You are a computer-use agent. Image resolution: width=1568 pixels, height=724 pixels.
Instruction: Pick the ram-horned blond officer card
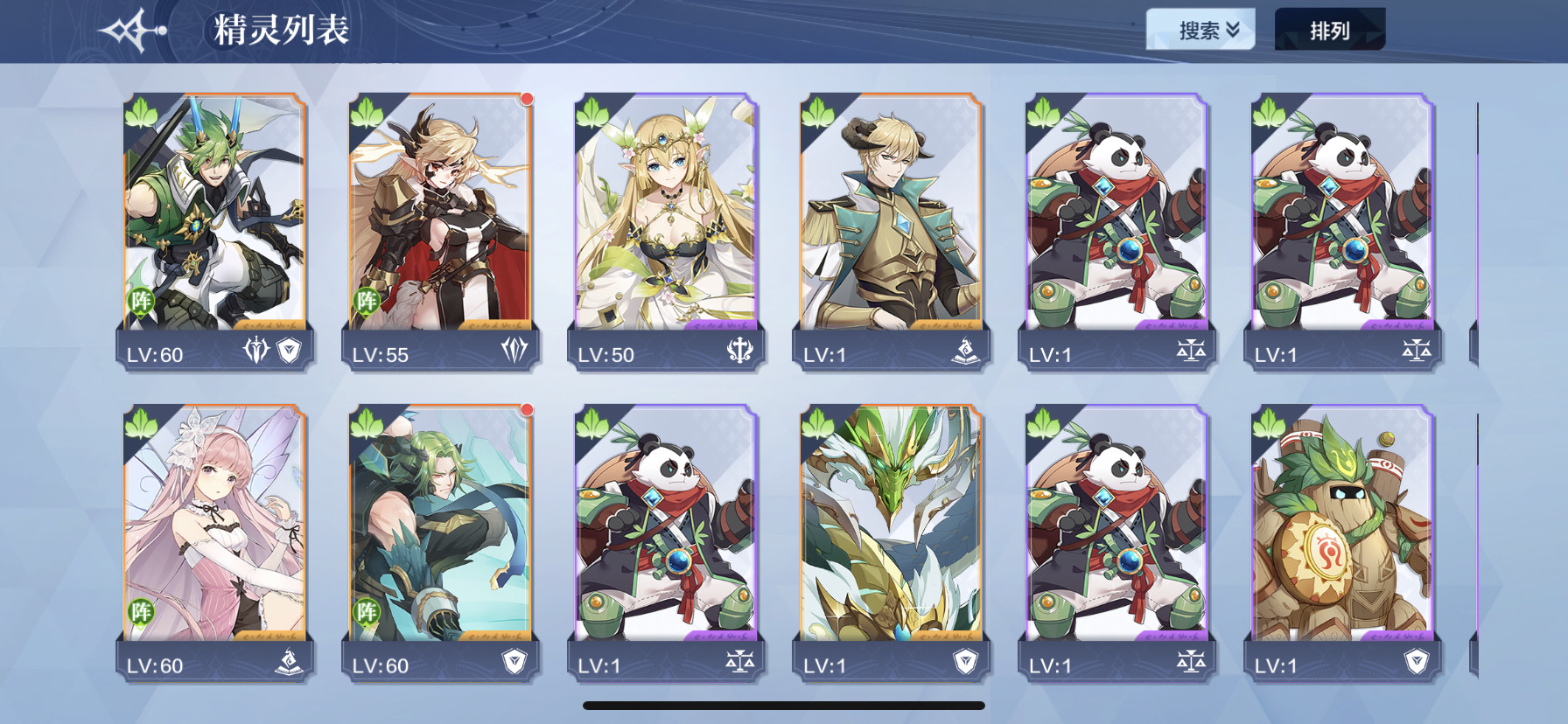(x=892, y=232)
